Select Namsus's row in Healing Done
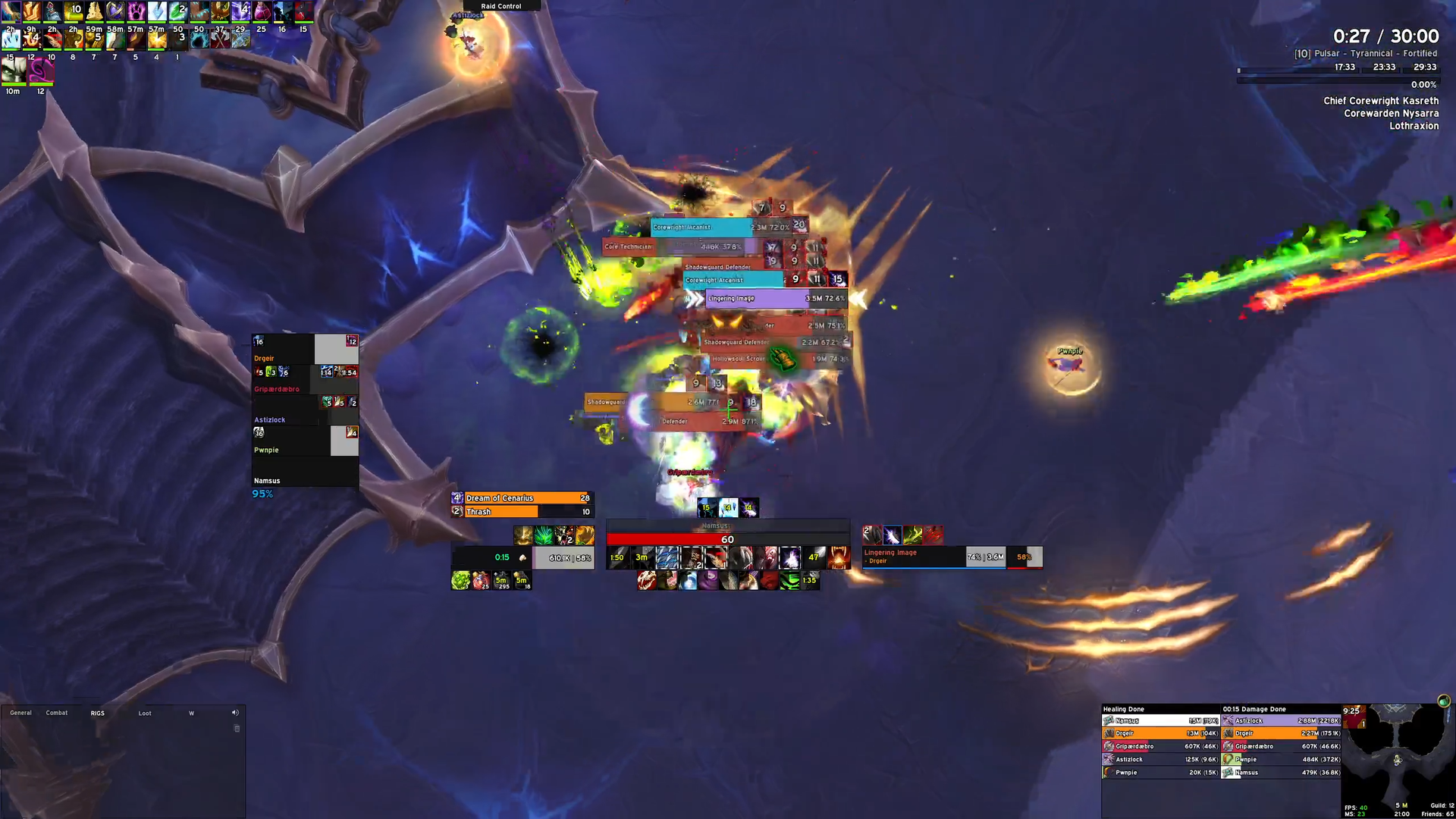This screenshot has height=819, width=1456. click(x=1160, y=720)
